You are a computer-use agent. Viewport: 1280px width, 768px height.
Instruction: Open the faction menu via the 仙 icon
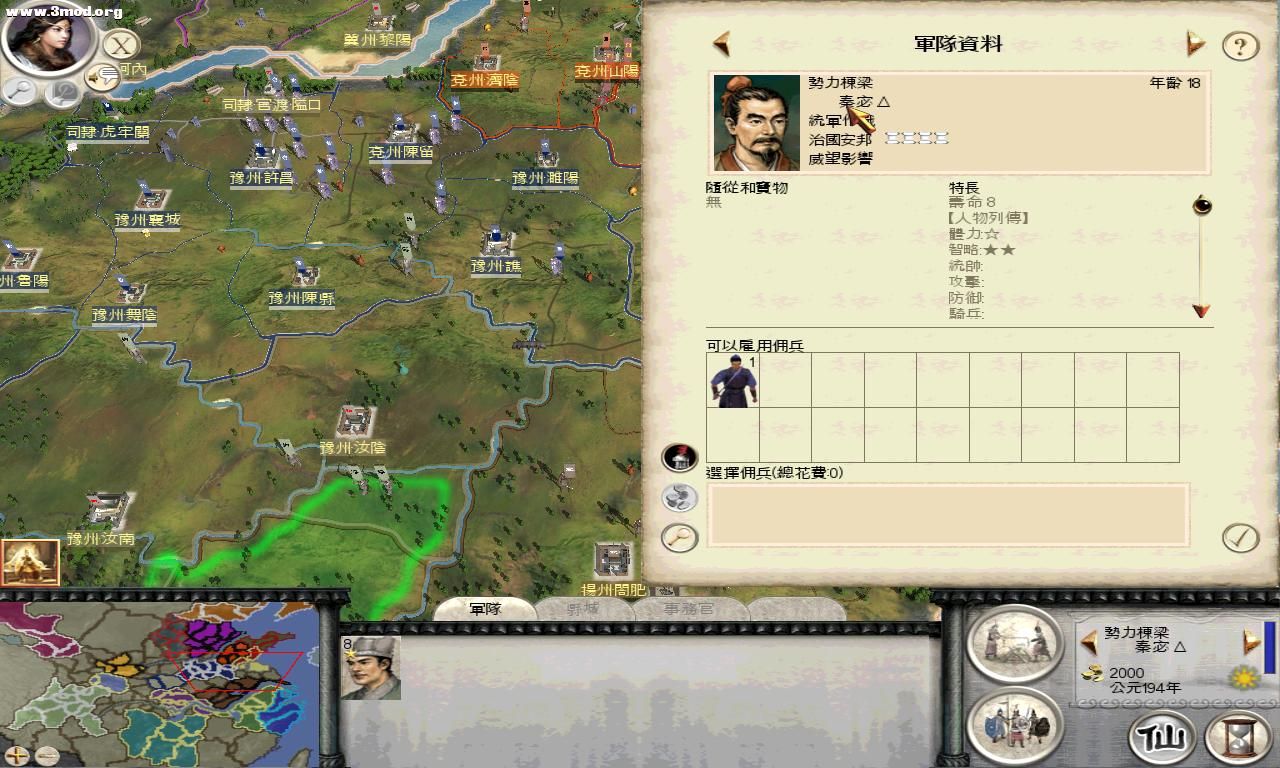(1160, 738)
